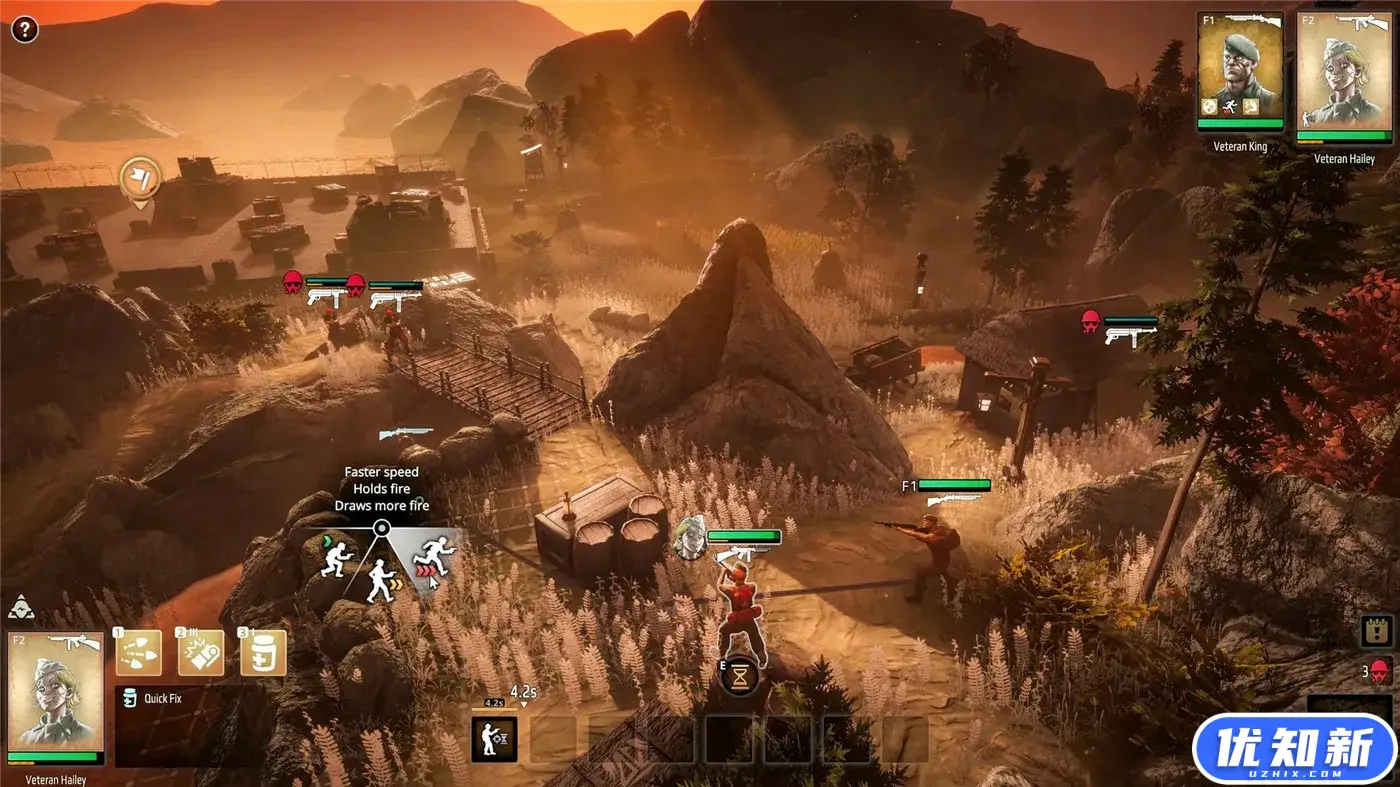Activate ability 1 with the bullets icon
This screenshot has height=787, width=1400.
point(139,653)
